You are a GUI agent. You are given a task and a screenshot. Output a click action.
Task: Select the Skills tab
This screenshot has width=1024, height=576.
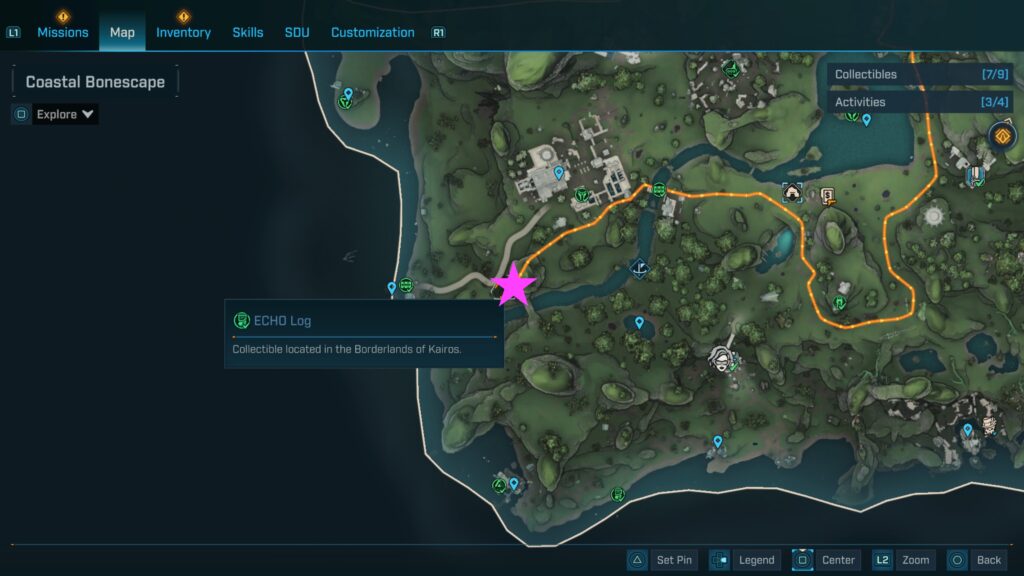248,32
